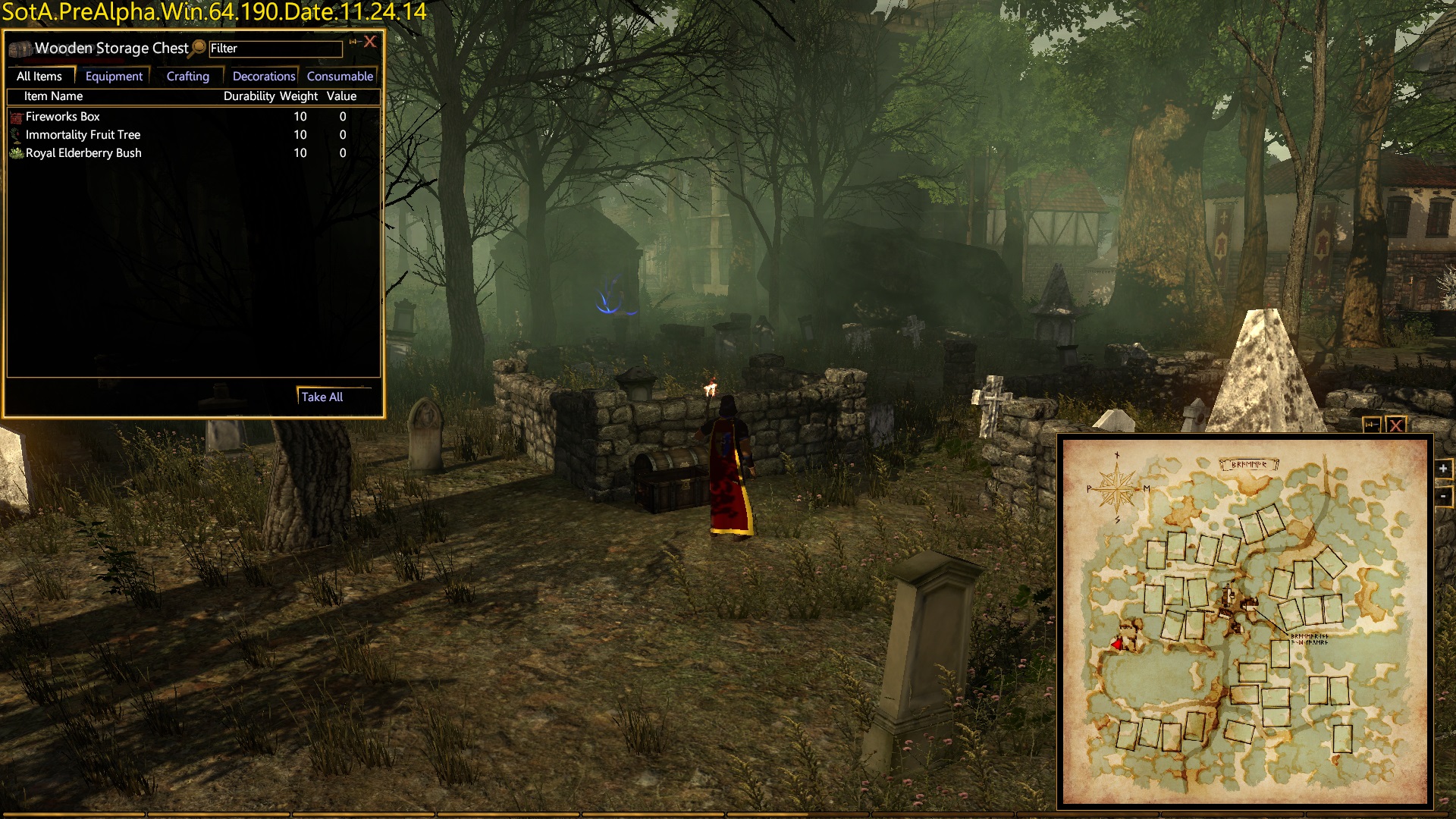Switch to the All Items tab
Viewport: 1456px width, 819px height.
(39, 77)
